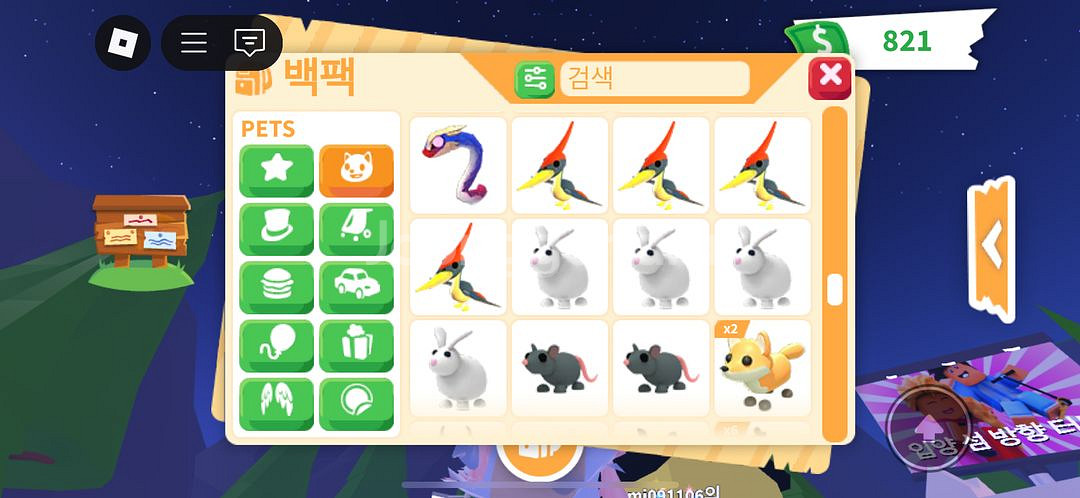
Task: Open the Roblox chat bubble
Action: tap(249, 42)
